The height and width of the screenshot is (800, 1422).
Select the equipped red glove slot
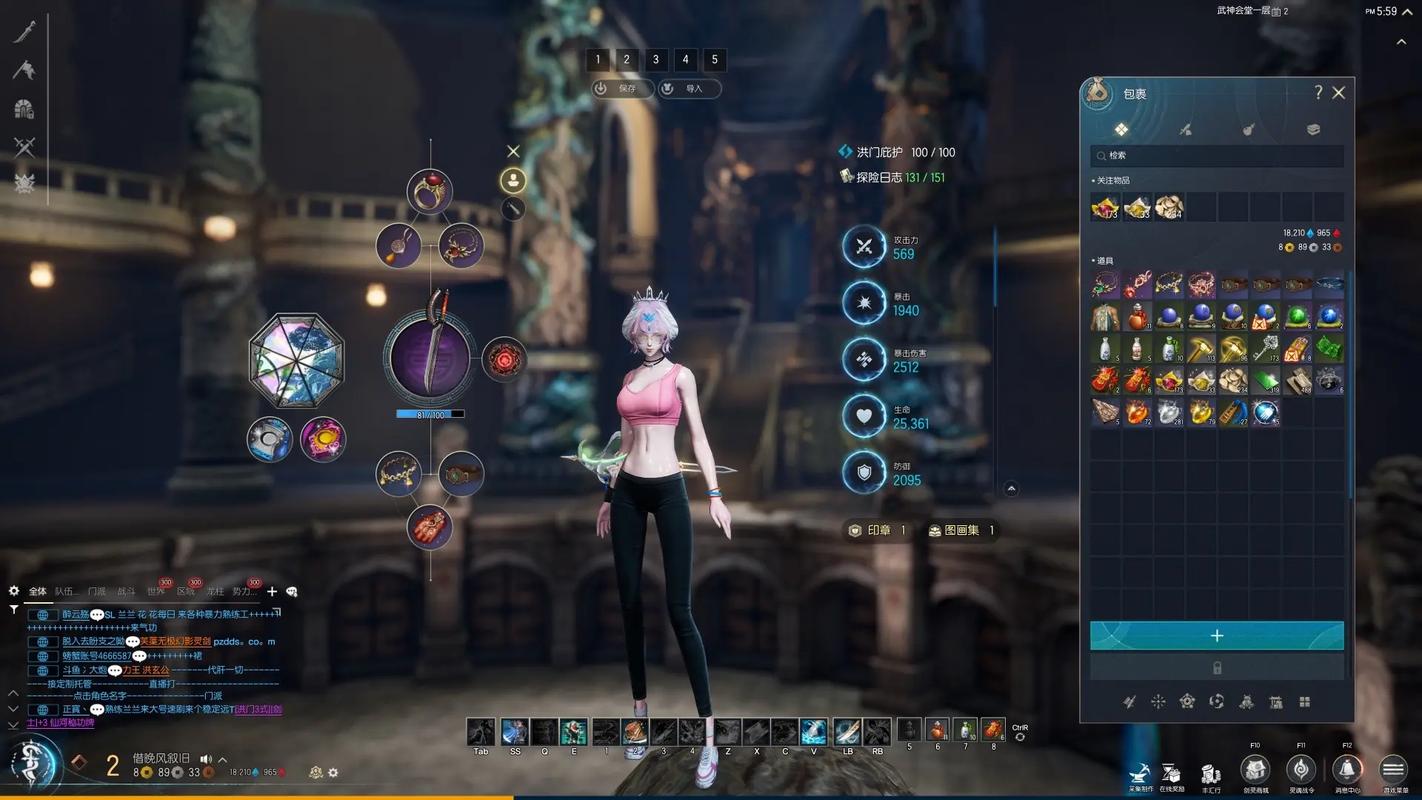430,526
